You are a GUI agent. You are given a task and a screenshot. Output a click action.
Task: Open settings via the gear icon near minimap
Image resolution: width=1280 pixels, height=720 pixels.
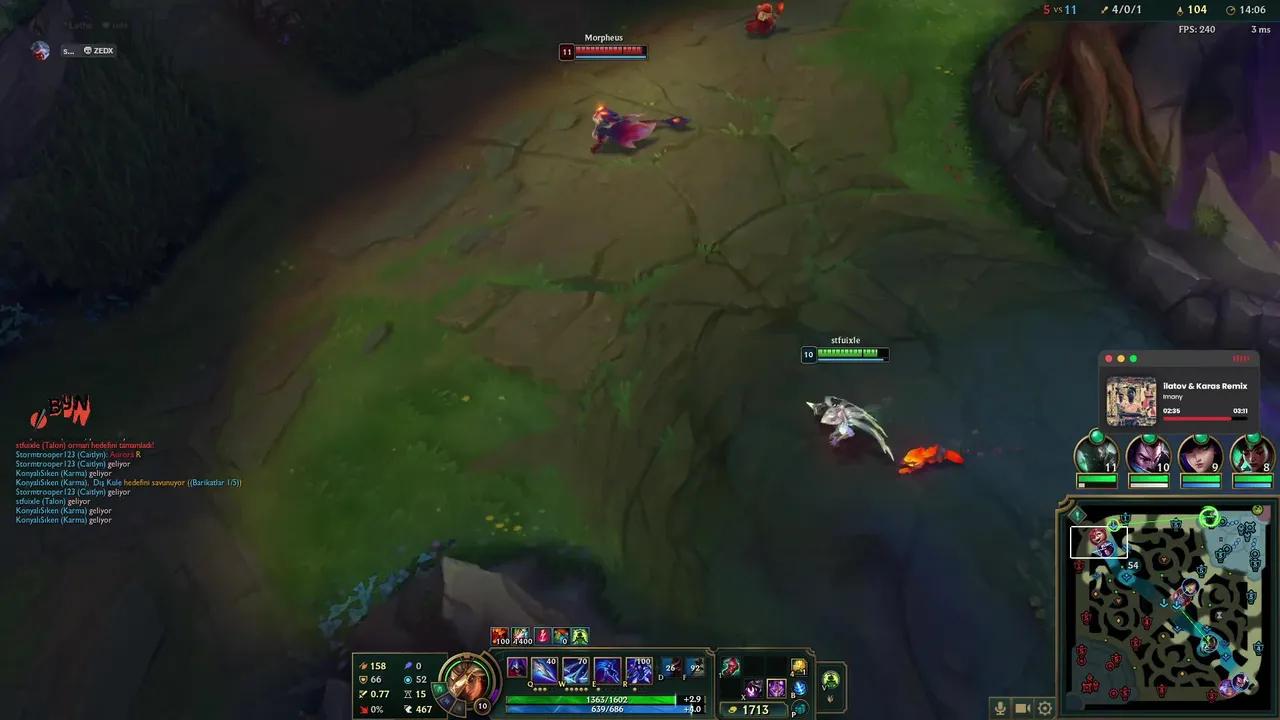click(1045, 707)
